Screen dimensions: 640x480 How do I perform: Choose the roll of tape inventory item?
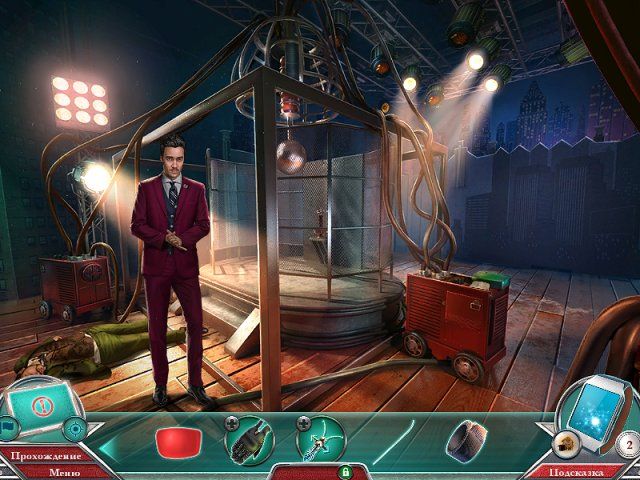tap(464, 439)
